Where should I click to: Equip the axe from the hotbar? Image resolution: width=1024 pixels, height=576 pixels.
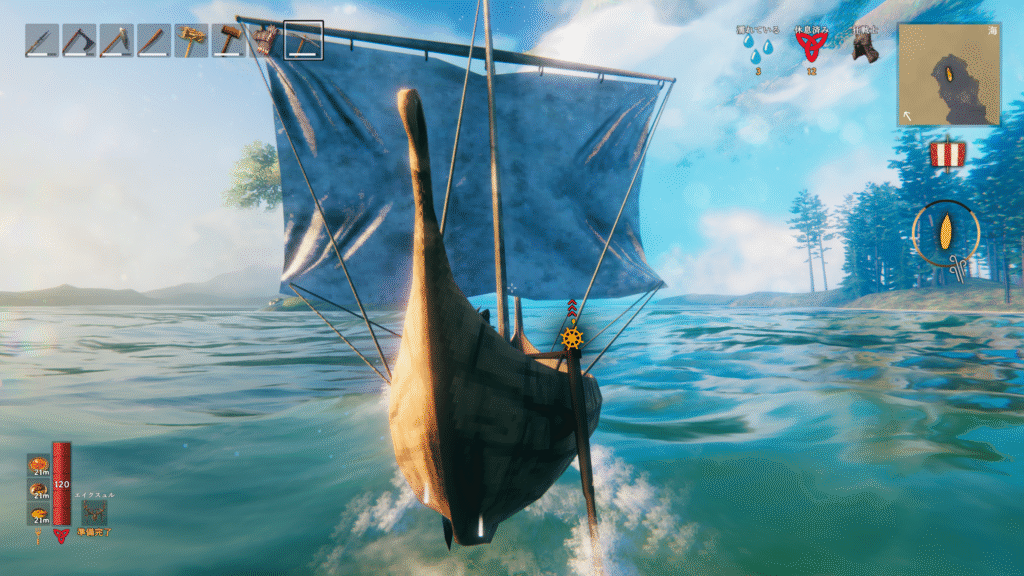(78, 40)
